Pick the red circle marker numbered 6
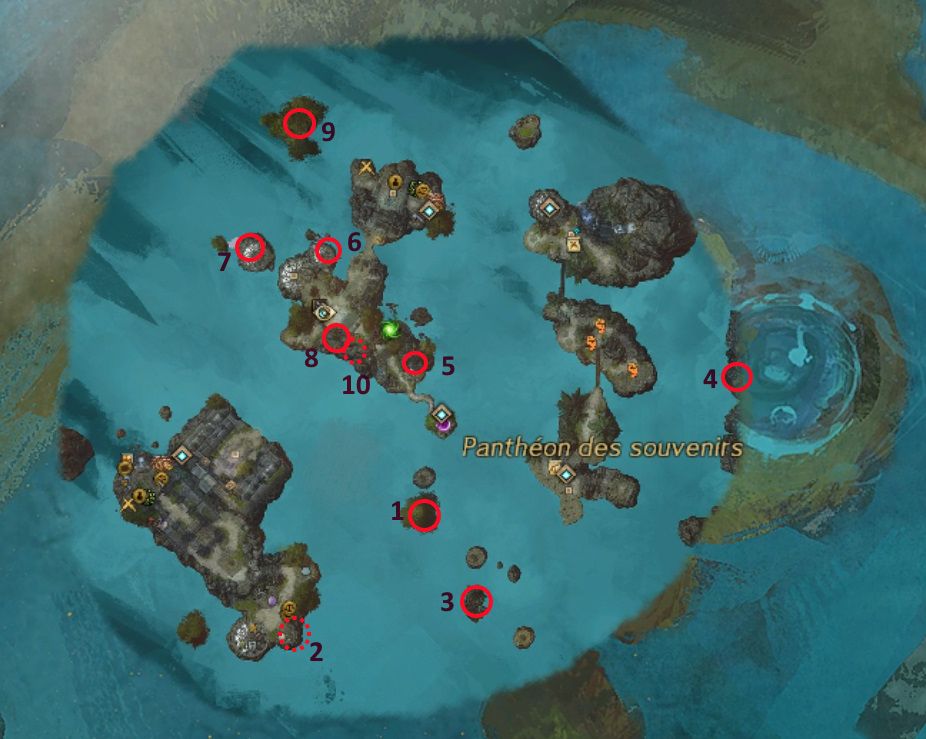926x739 pixels. click(x=327, y=251)
